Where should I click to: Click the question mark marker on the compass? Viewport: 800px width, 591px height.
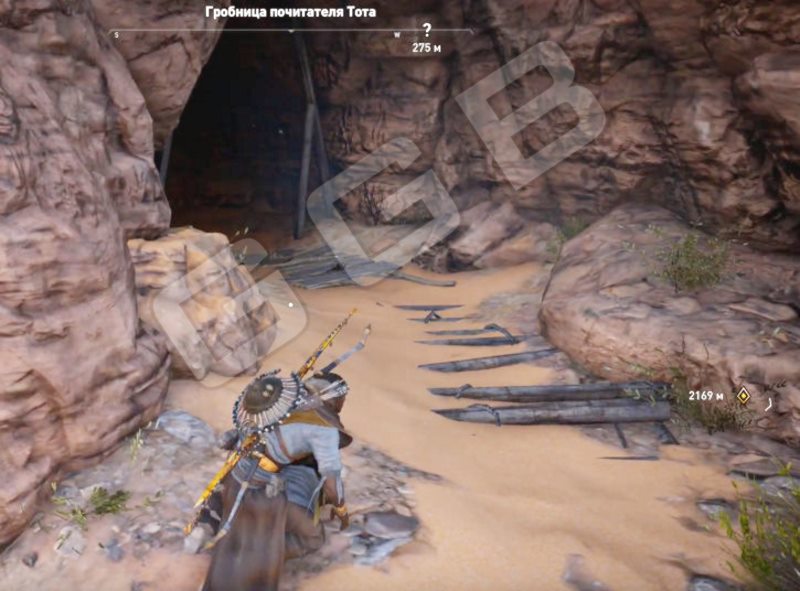[427, 30]
